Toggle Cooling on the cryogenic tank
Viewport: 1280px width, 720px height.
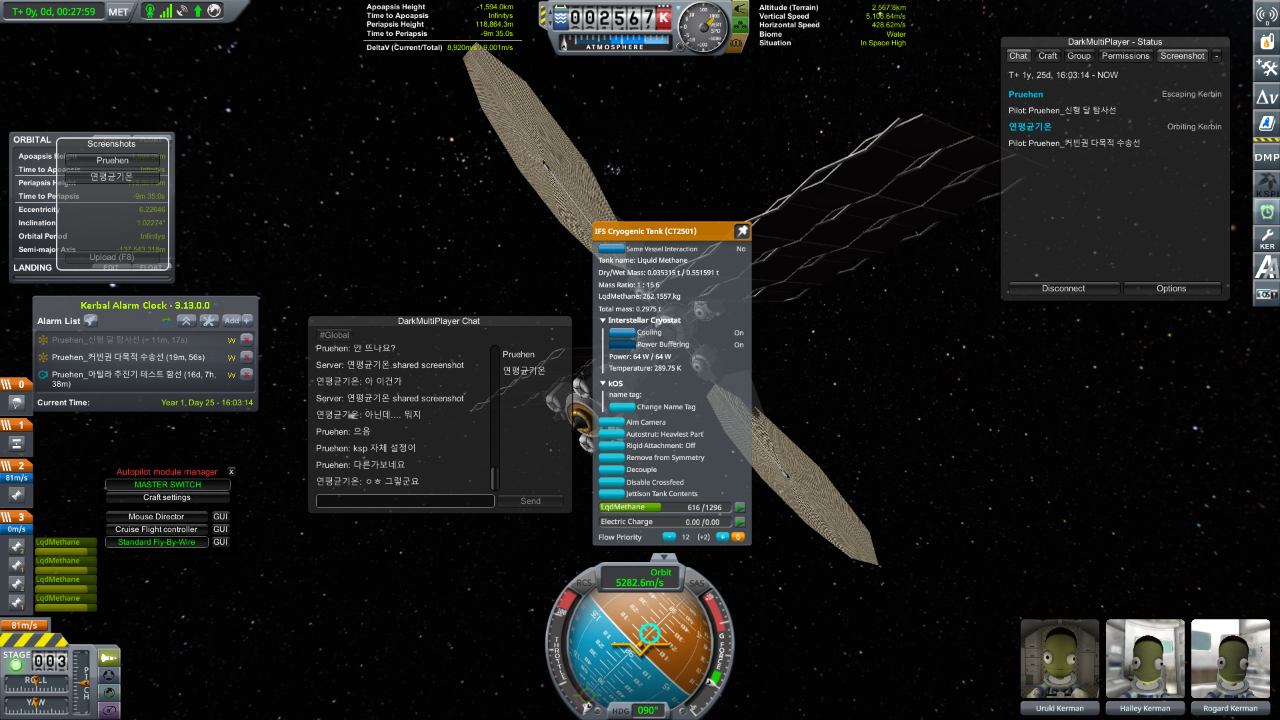coord(622,332)
